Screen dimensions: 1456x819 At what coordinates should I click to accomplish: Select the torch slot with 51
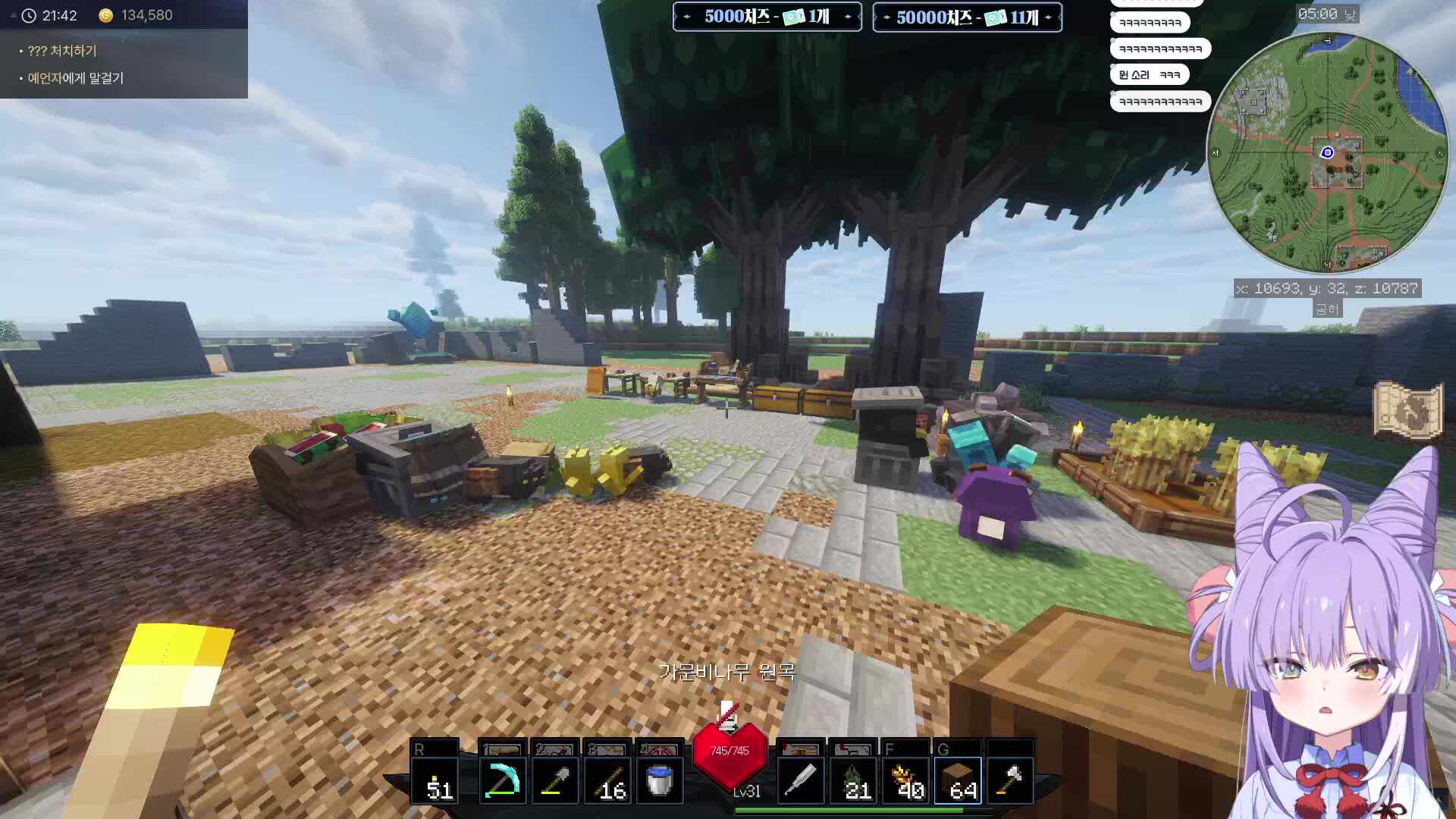[435, 780]
